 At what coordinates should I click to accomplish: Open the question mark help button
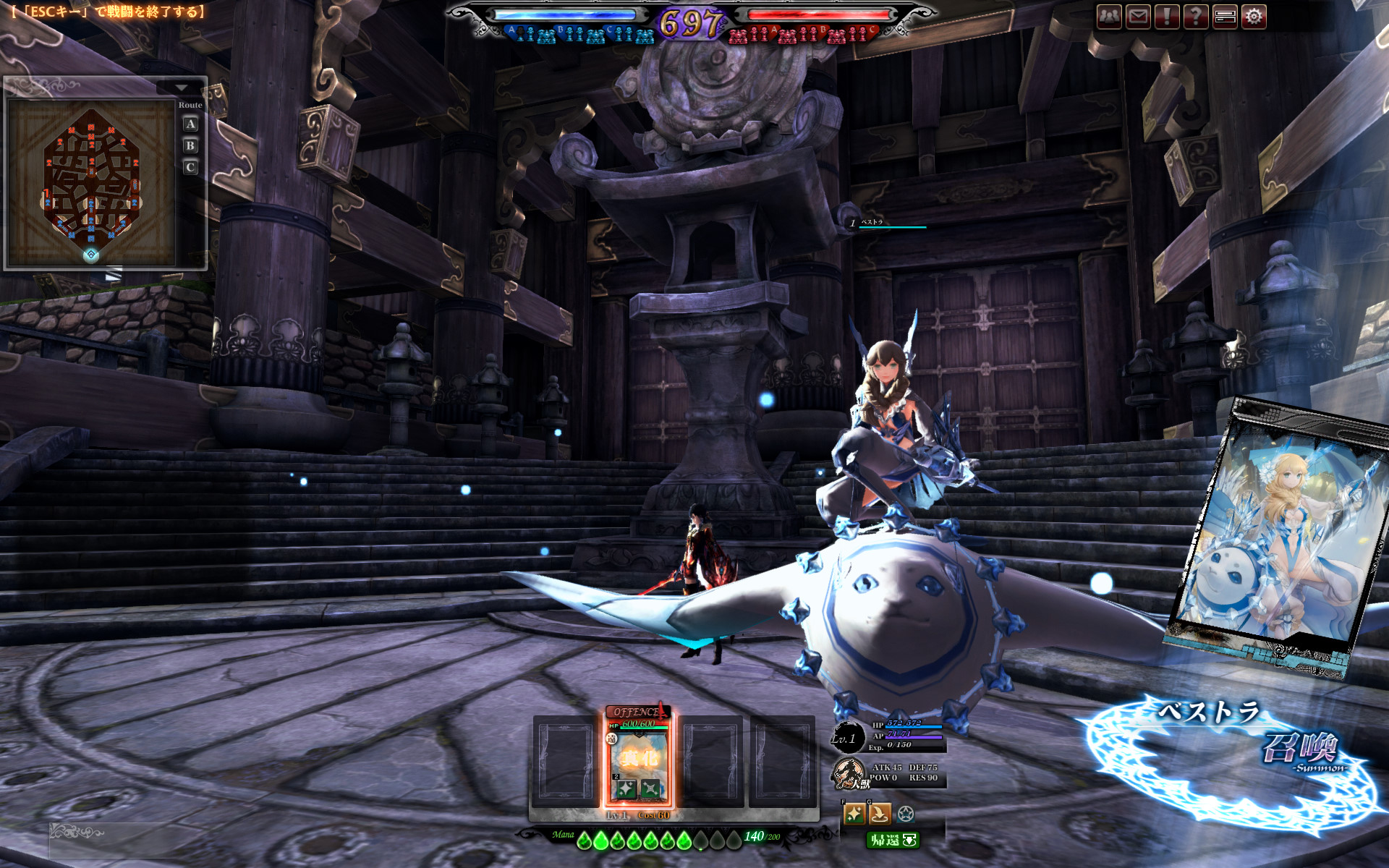point(1196,16)
